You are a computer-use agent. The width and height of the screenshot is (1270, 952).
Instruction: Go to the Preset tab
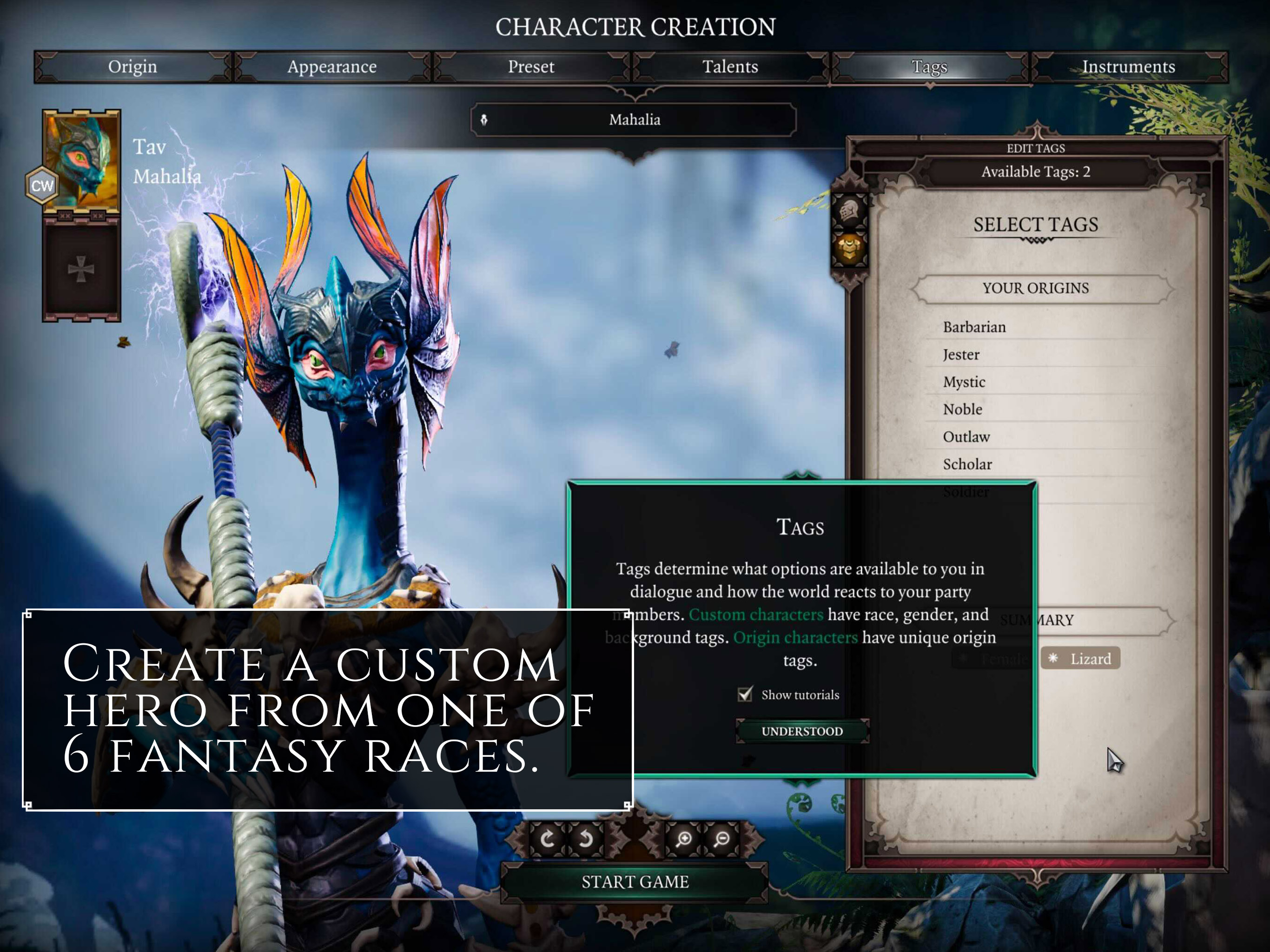coord(530,66)
